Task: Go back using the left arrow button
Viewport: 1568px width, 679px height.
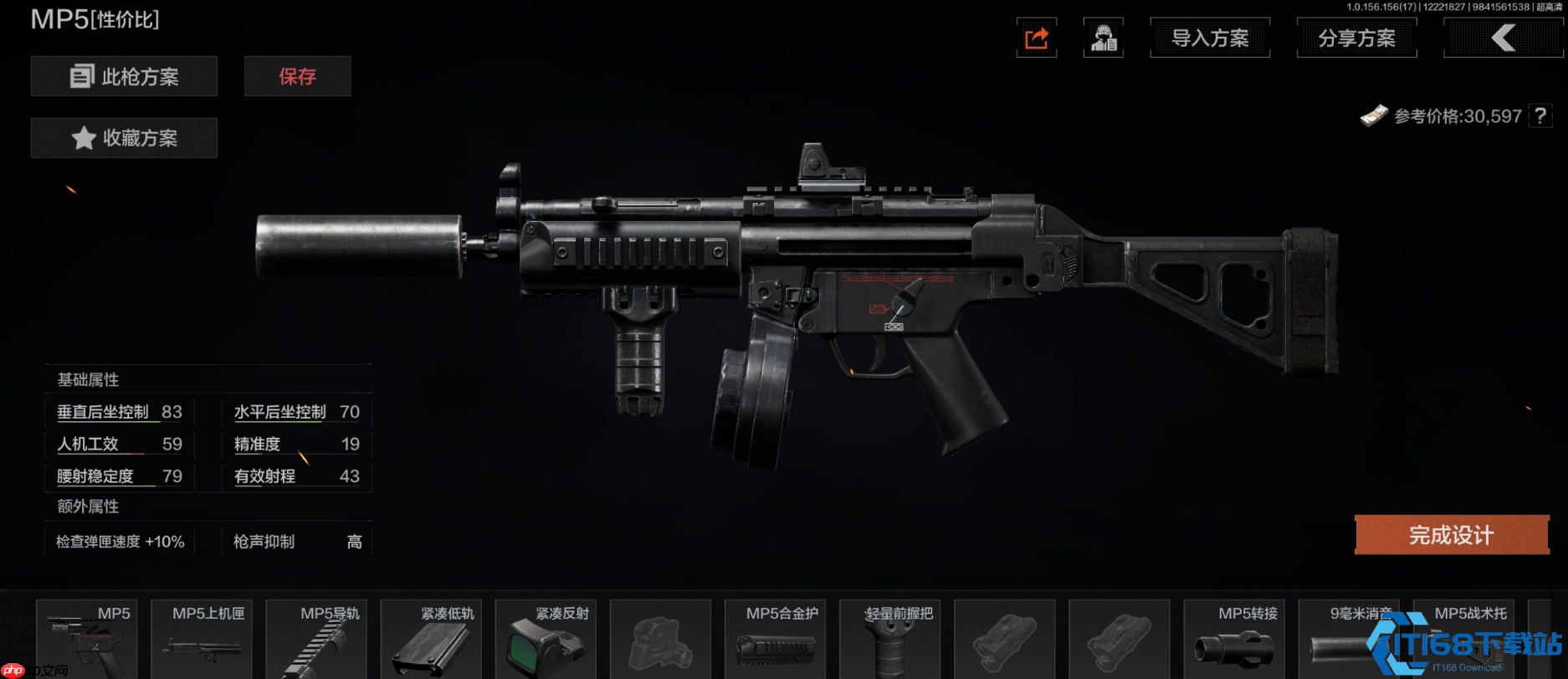Action: click(x=1503, y=39)
